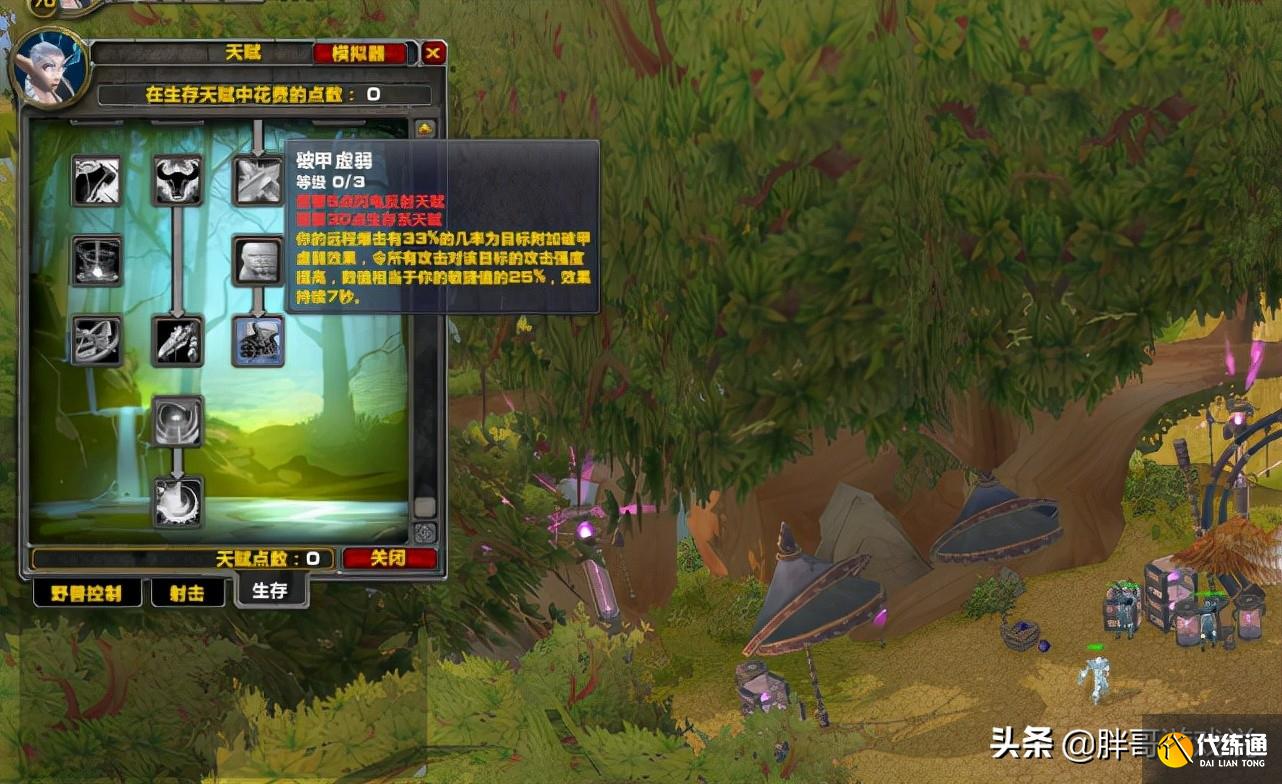Open the blue highlighted wyvern talent icon
This screenshot has height=784, width=1282.
pyautogui.click(x=258, y=338)
